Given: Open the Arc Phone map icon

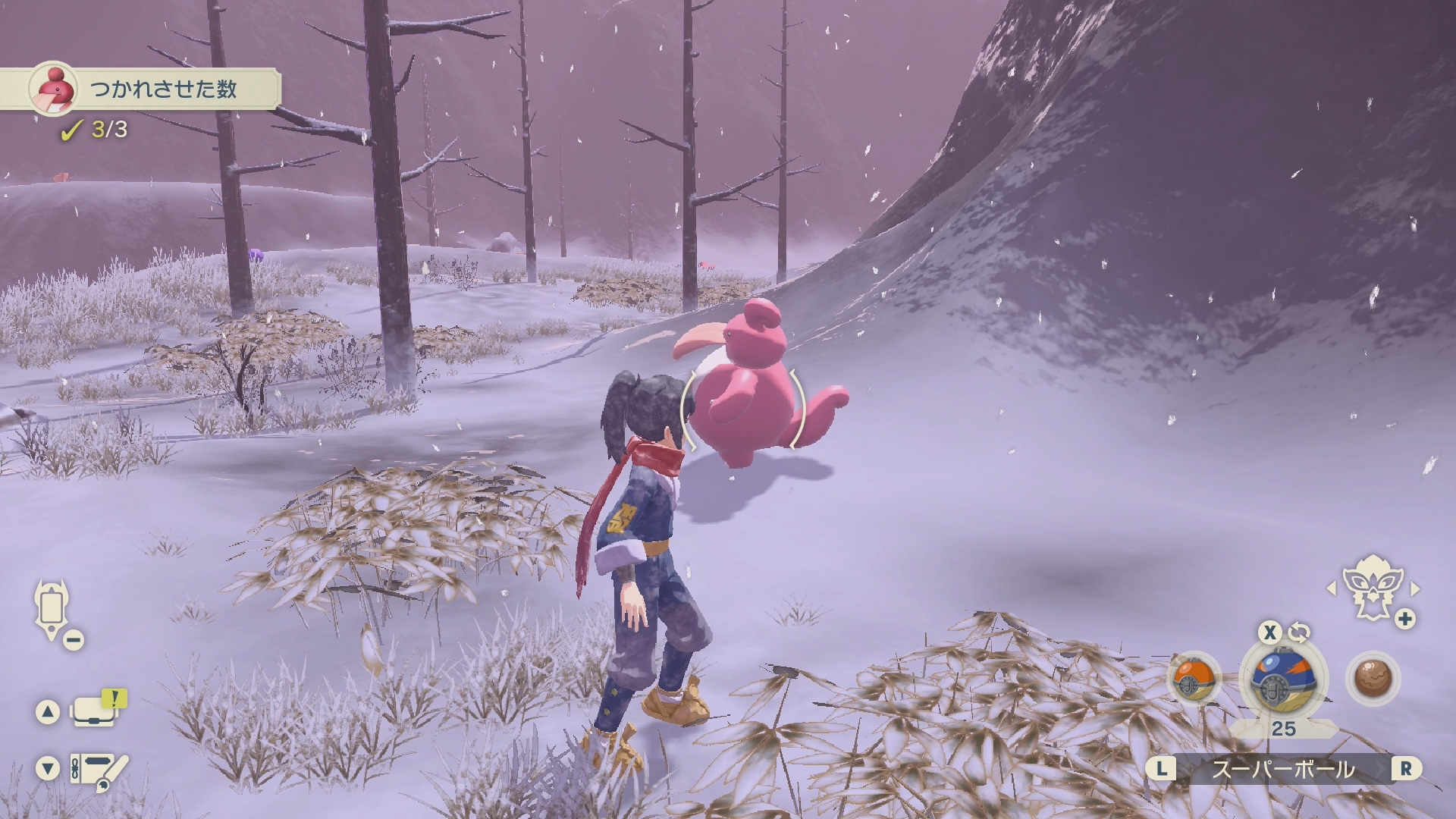Looking at the screenshot, I should tap(52, 611).
